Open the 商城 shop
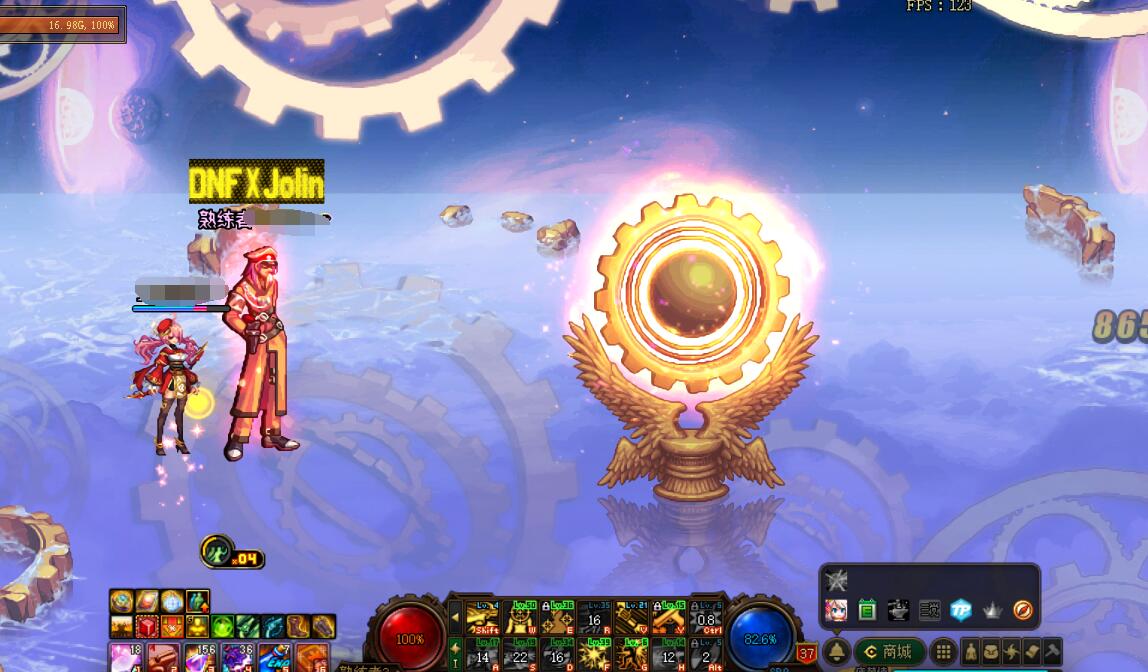Screen dimensions: 1148x672 [889, 651]
